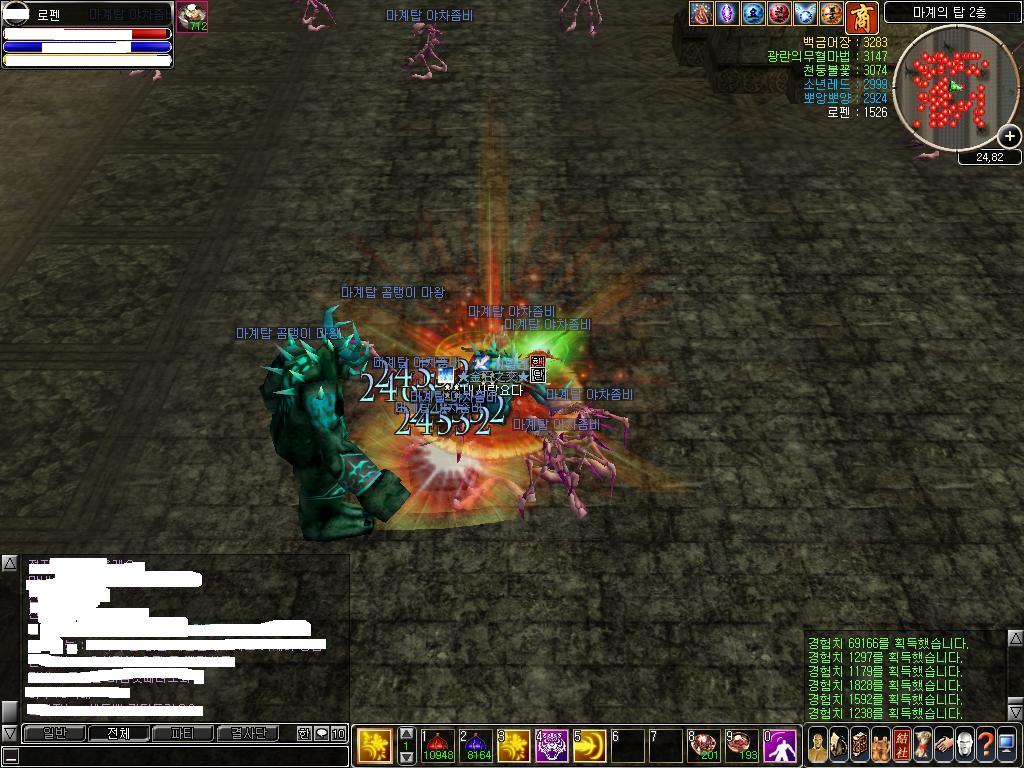Use the blue potion in slot 2

point(478,745)
